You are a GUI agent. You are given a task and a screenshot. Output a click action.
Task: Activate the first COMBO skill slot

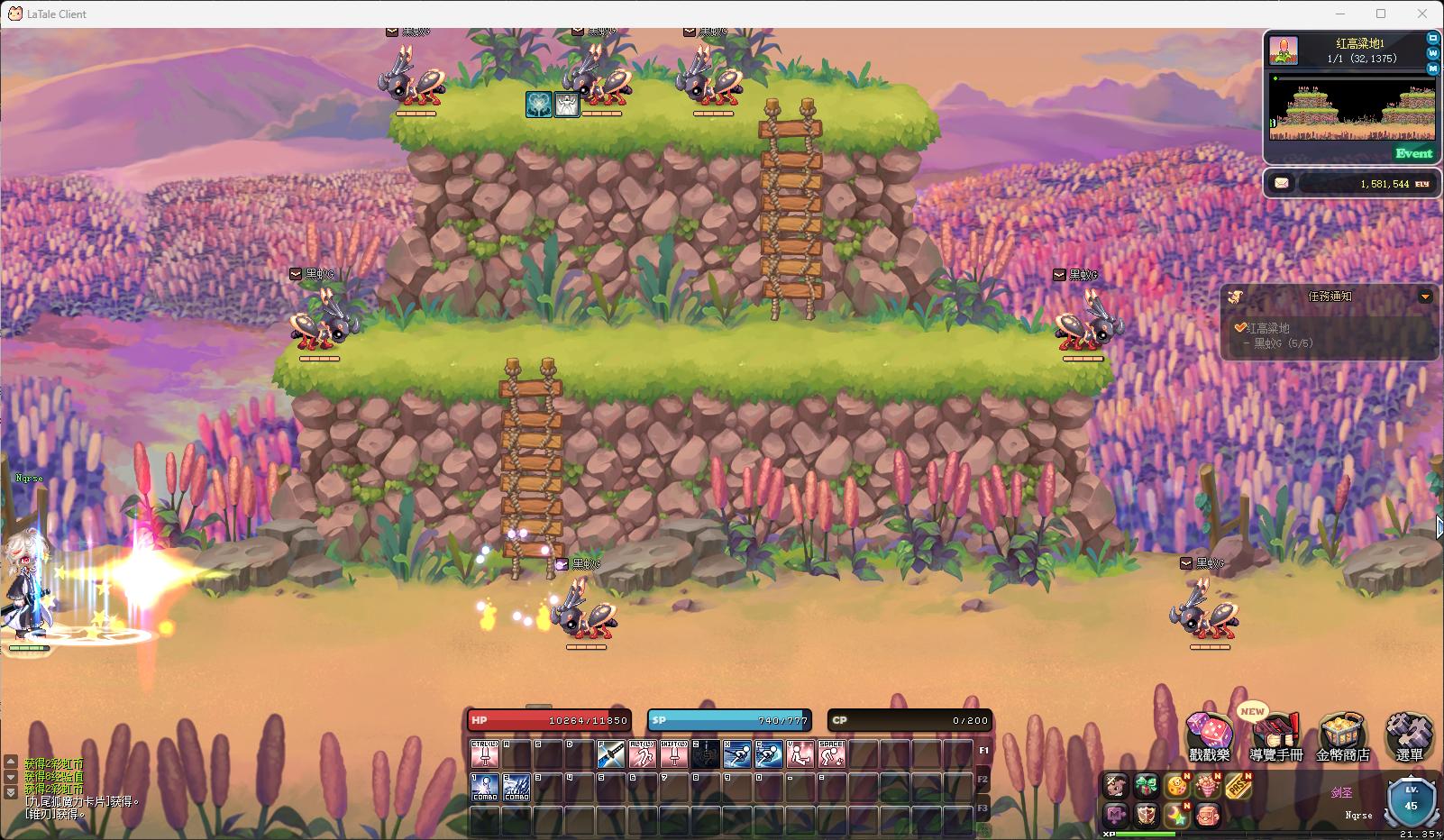(485, 787)
